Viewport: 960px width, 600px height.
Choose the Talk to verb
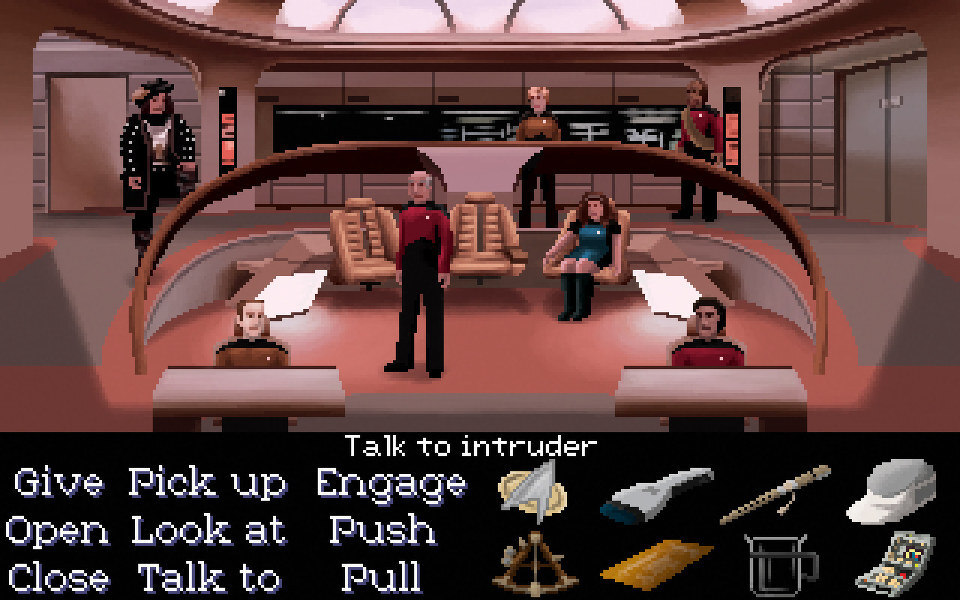coord(209,577)
